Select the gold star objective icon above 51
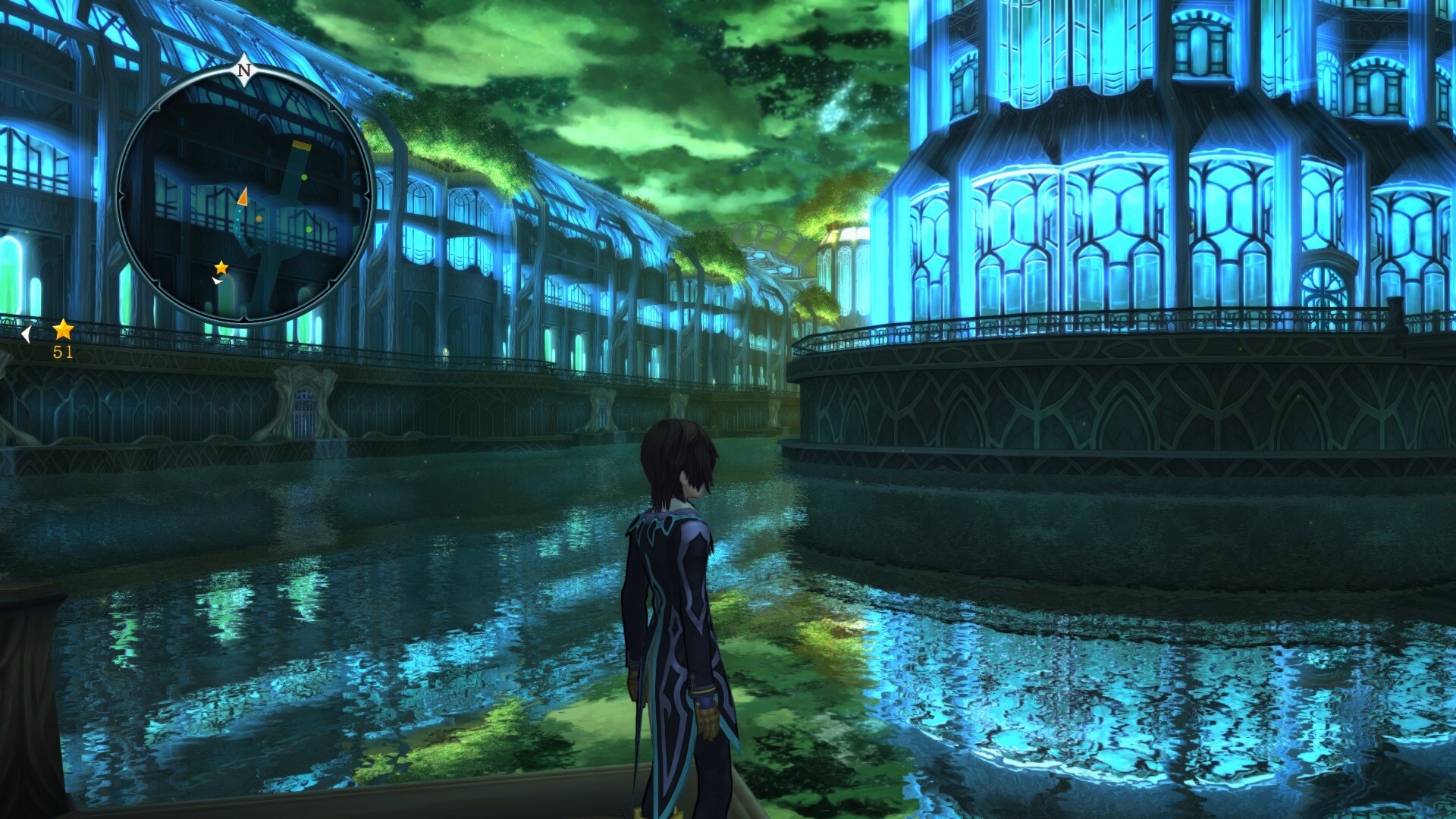 [x=63, y=330]
